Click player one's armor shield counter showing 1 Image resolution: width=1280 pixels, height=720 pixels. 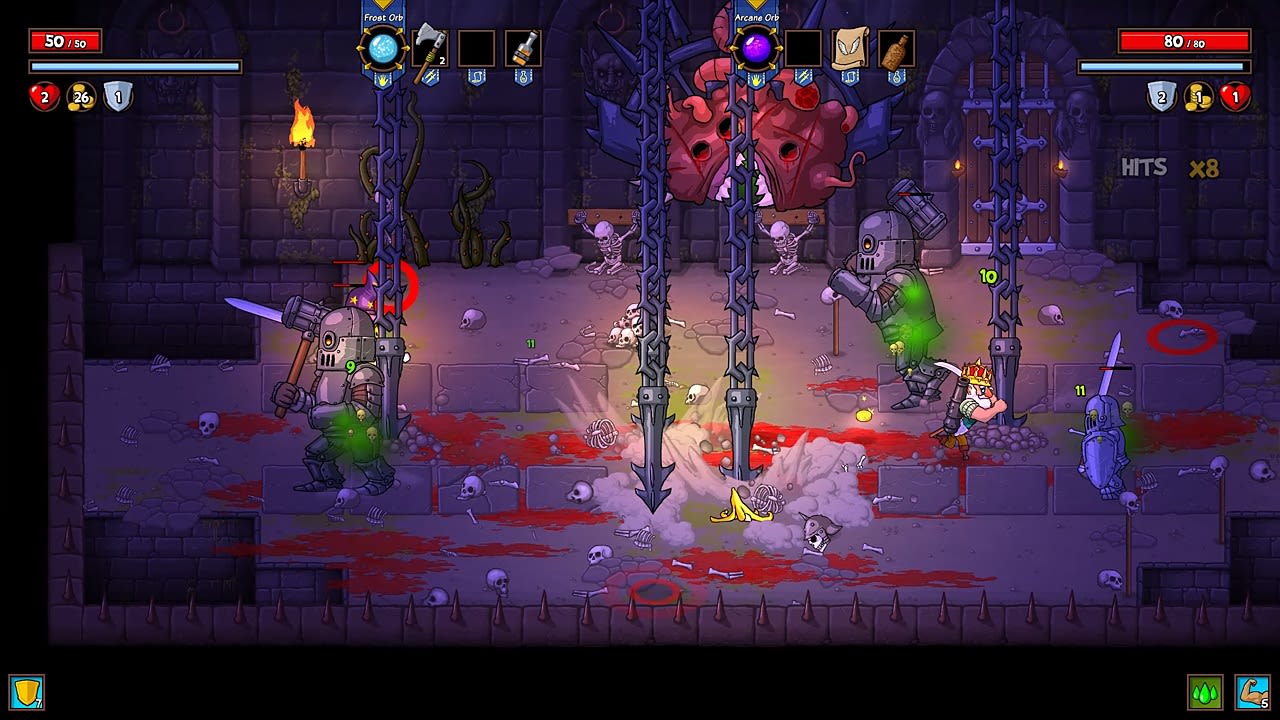[x=117, y=98]
